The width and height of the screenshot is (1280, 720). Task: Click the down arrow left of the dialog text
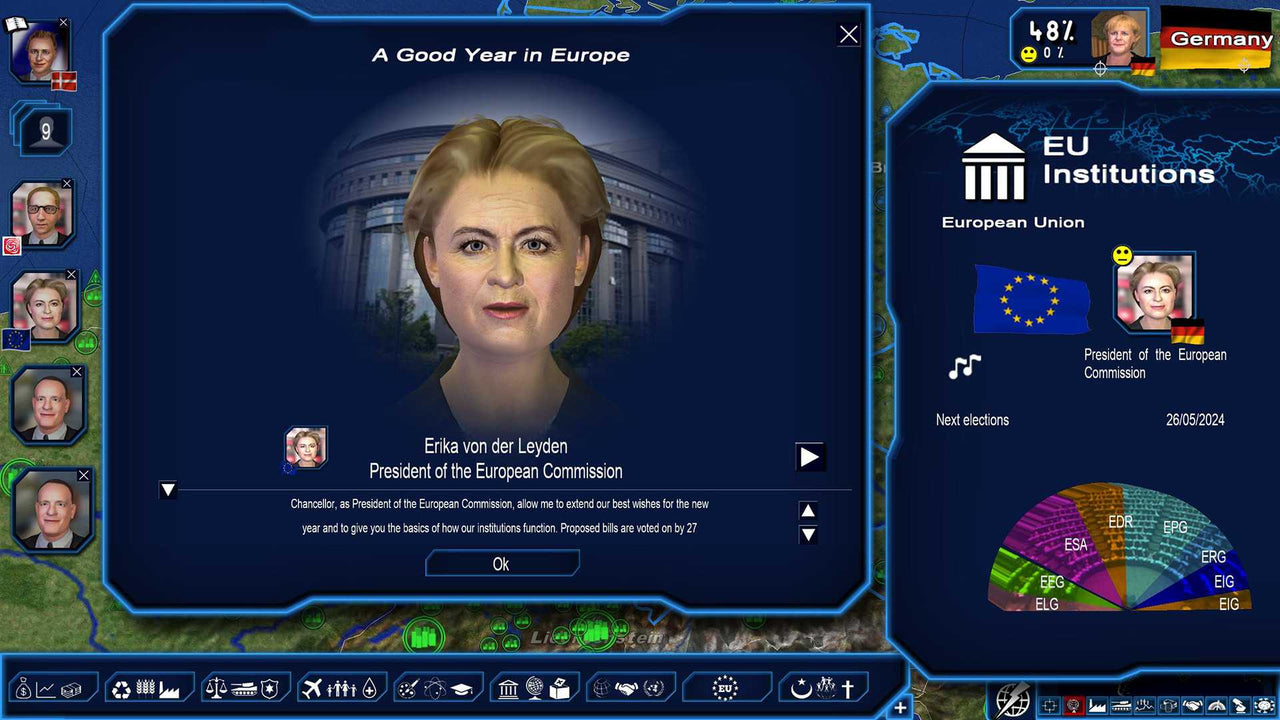(x=168, y=491)
